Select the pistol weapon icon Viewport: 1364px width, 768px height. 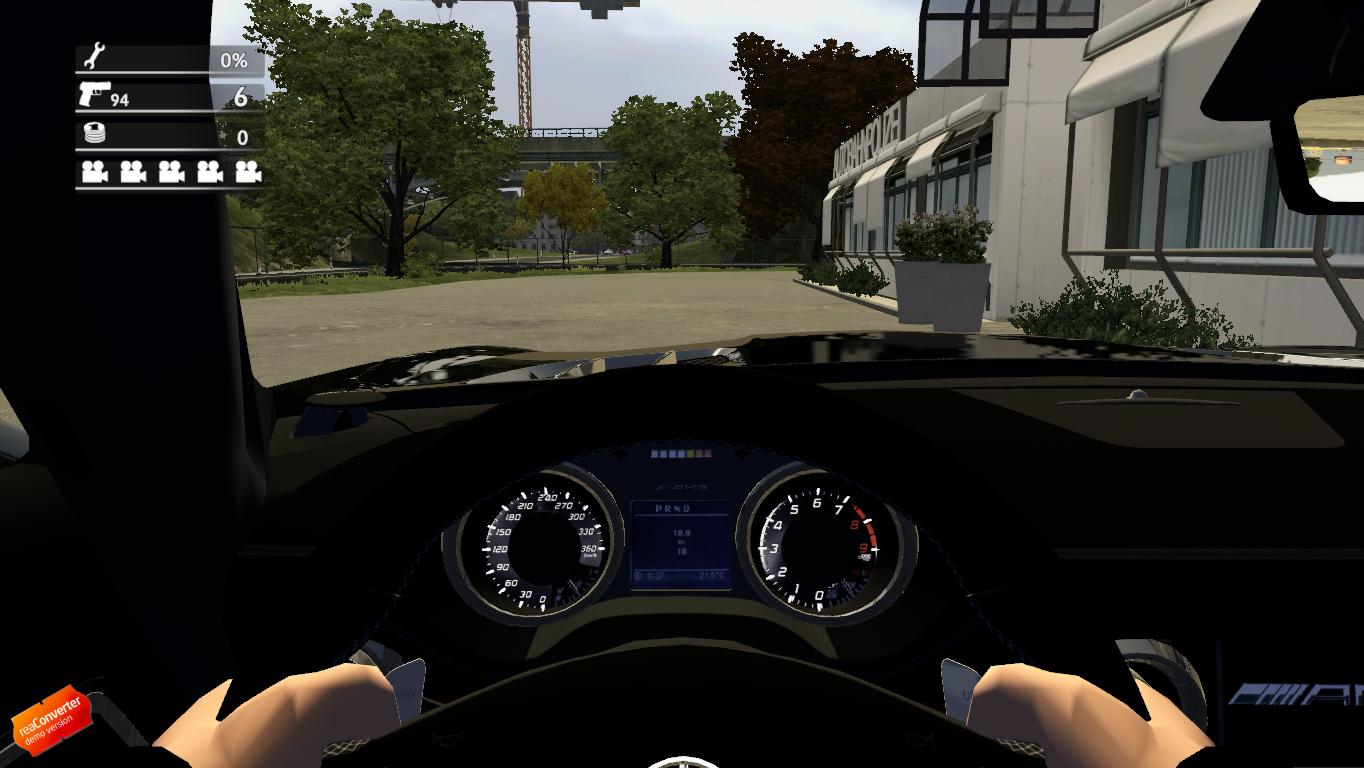(x=94, y=96)
